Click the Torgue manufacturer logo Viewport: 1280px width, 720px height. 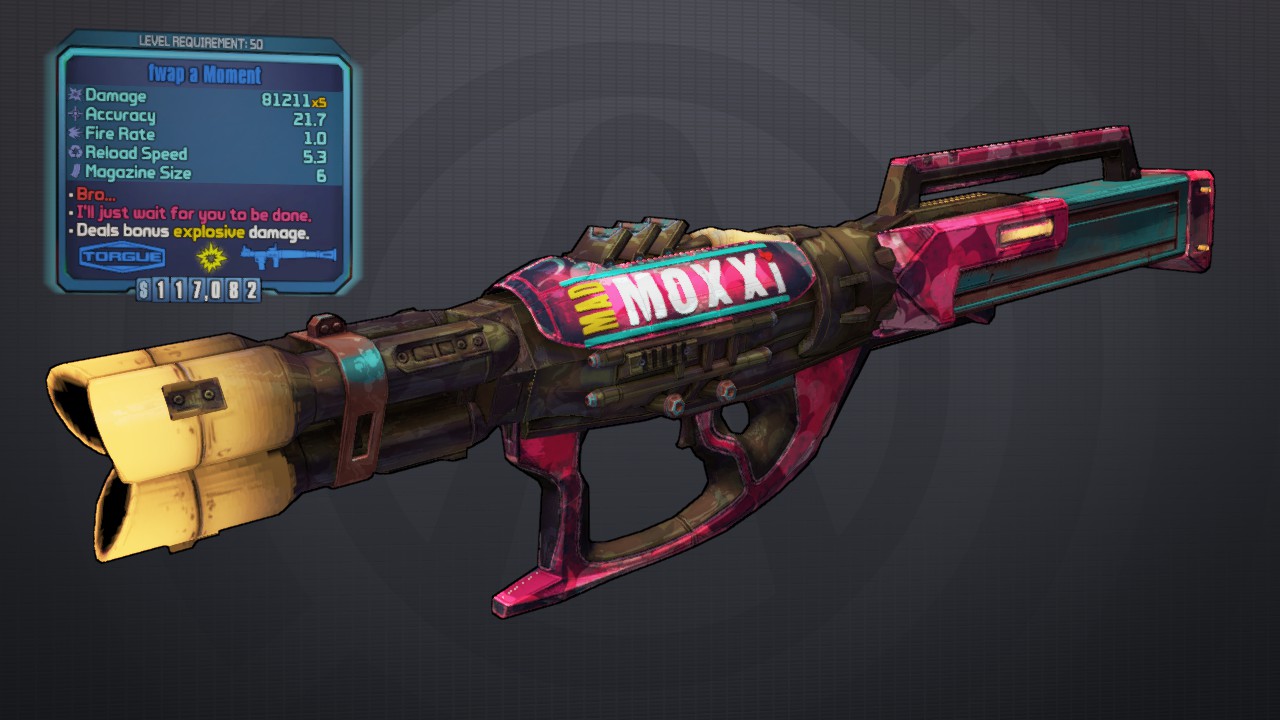tap(122, 258)
